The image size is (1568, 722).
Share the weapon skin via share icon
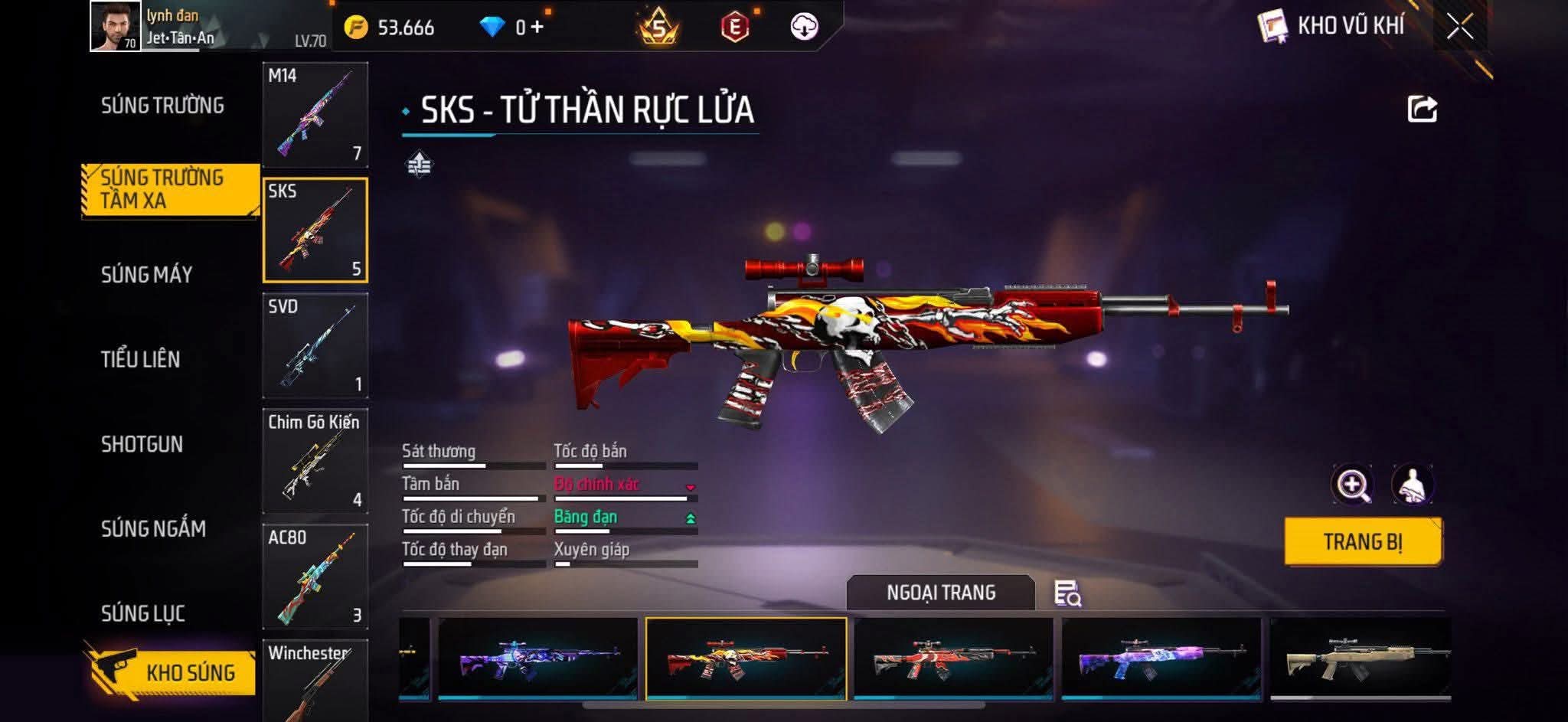coord(1422,109)
